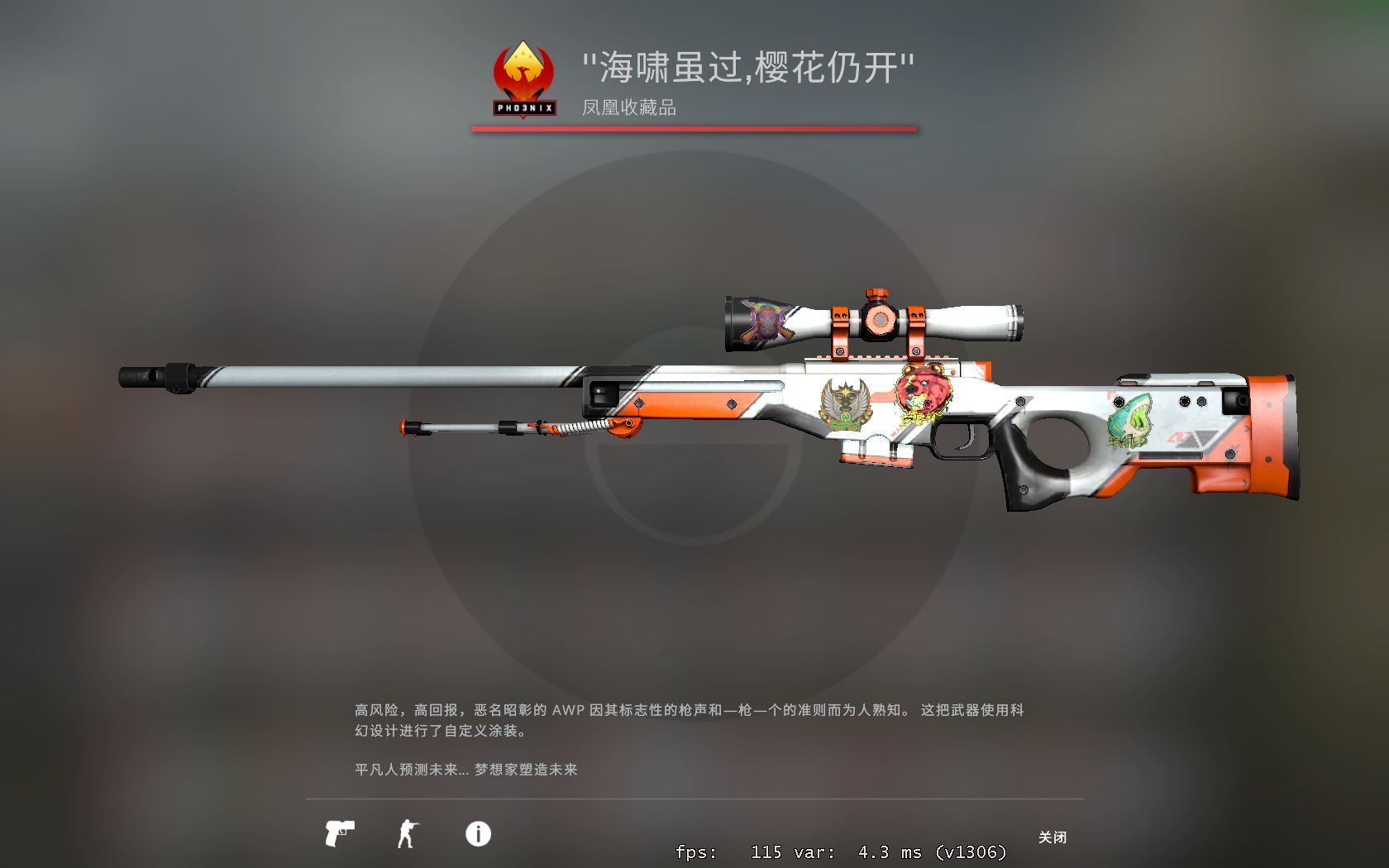The width and height of the screenshot is (1389, 868).
Task: Select the pistol weapon view icon
Action: pyautogui.click(x=339, y=835)
